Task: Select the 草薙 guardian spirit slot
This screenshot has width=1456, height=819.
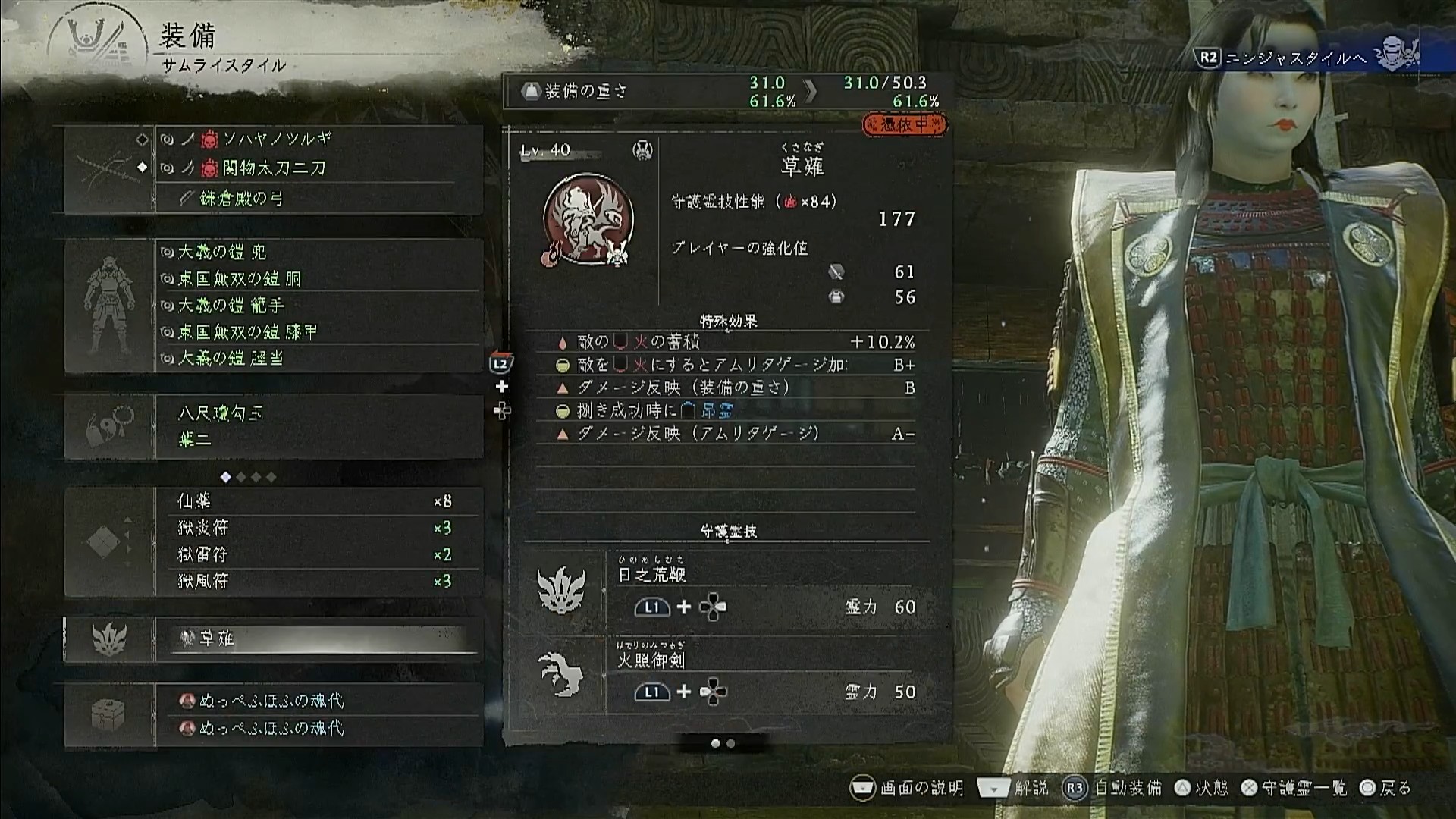Action: (318, 639)
